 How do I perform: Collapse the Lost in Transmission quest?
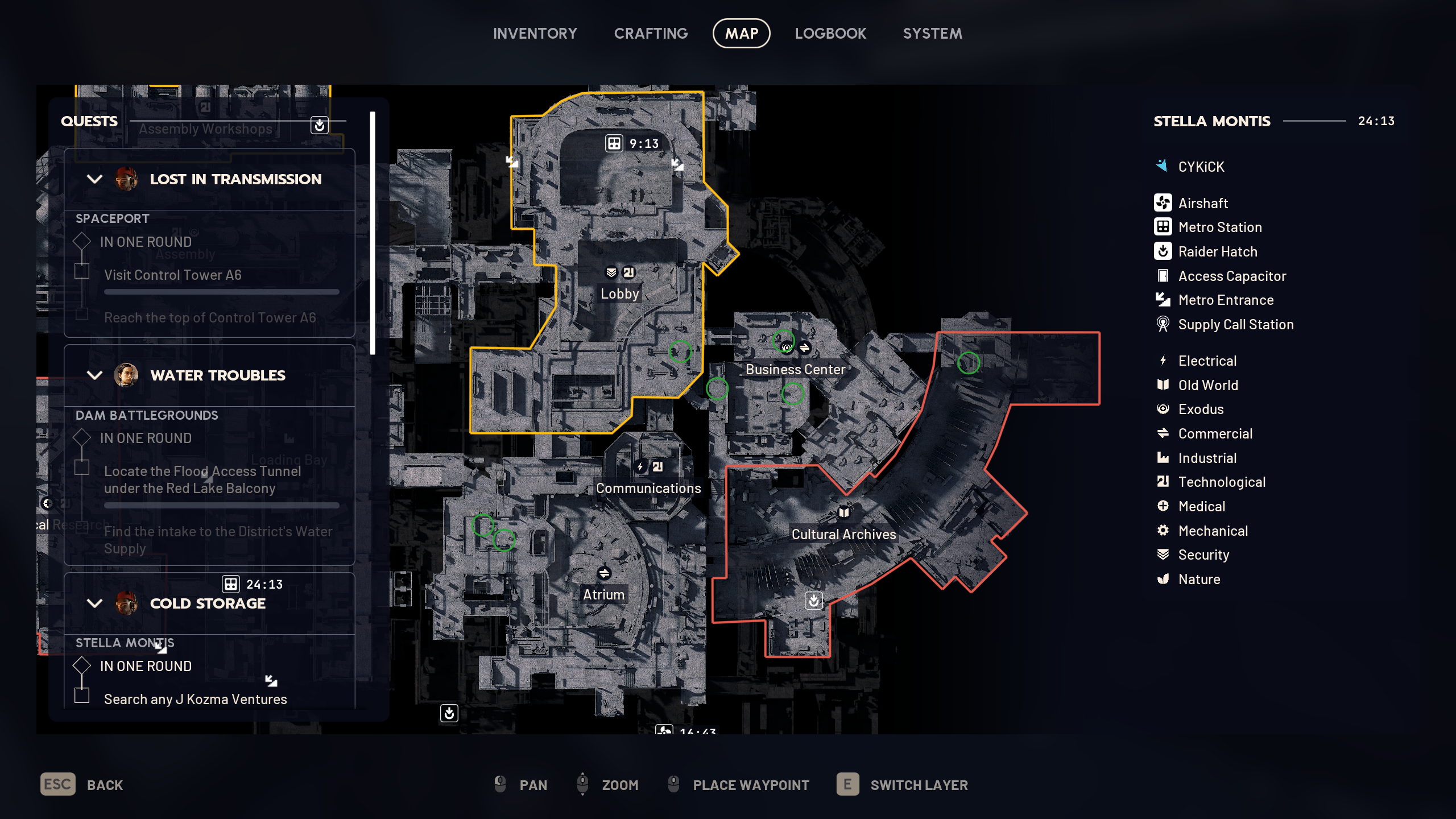pyautogui.click(x=94, y=179)
